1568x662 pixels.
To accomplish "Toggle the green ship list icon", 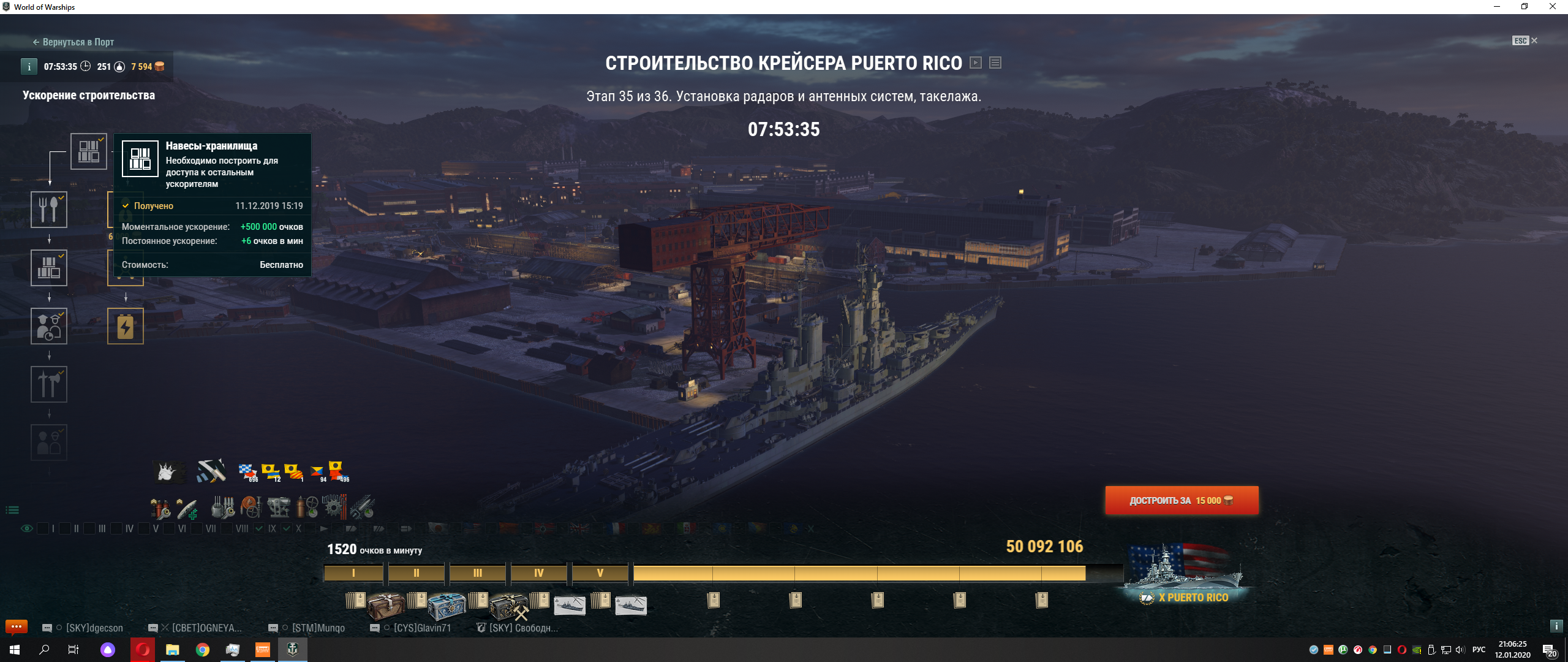I will pyautogui.click(x=12, y=510).
